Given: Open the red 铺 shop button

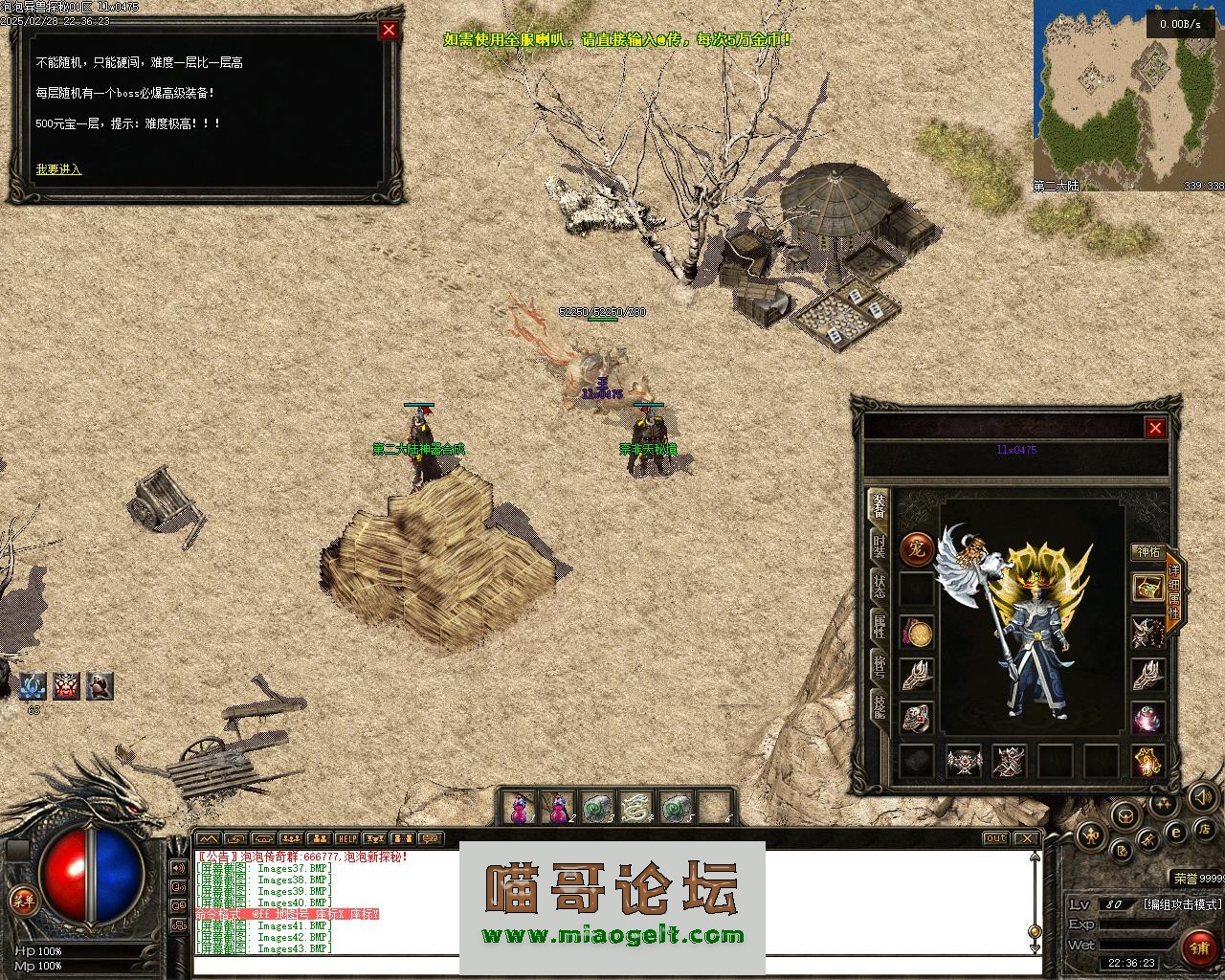Looking at the screenshot, I should click(x=1199, y=947).
